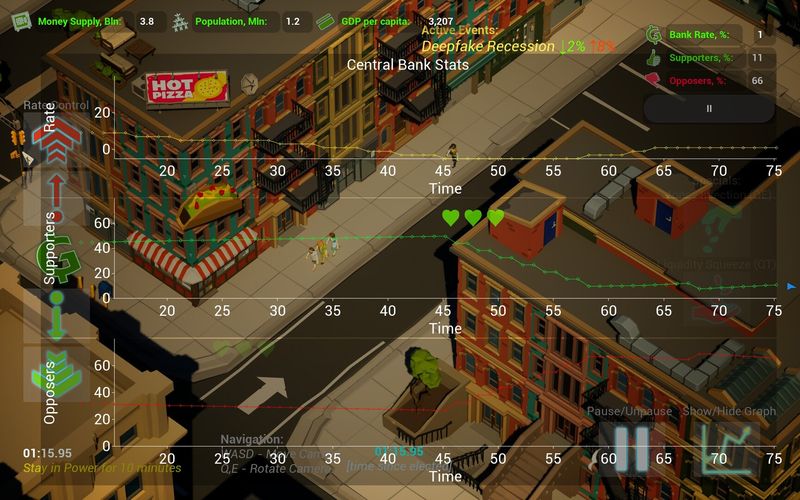800x500 pixels.
Task: Raise the rate with the single red arrow
Action: pos(56,197)
